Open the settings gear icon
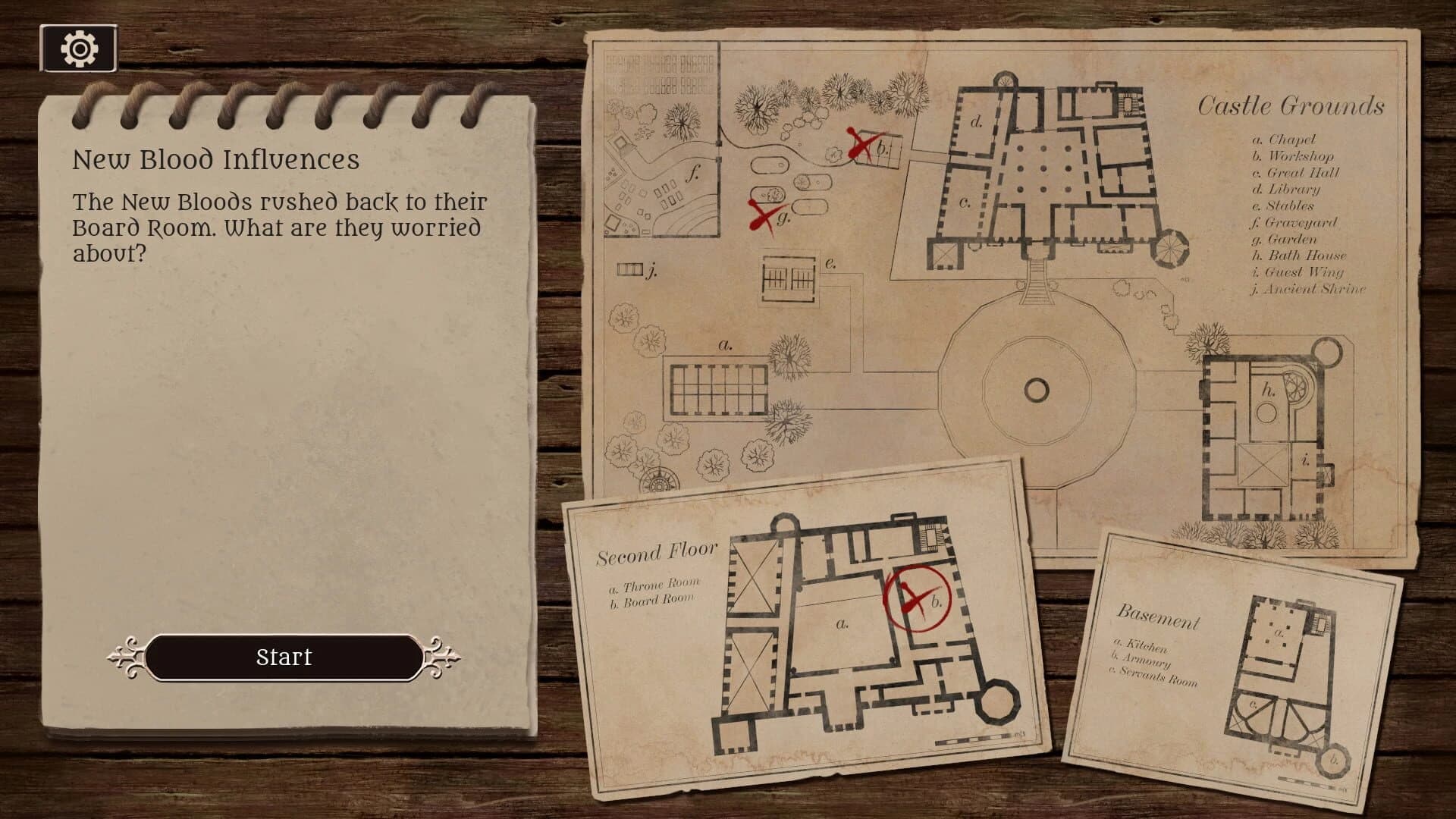1456x819 pixels. (x=78, y=47)
